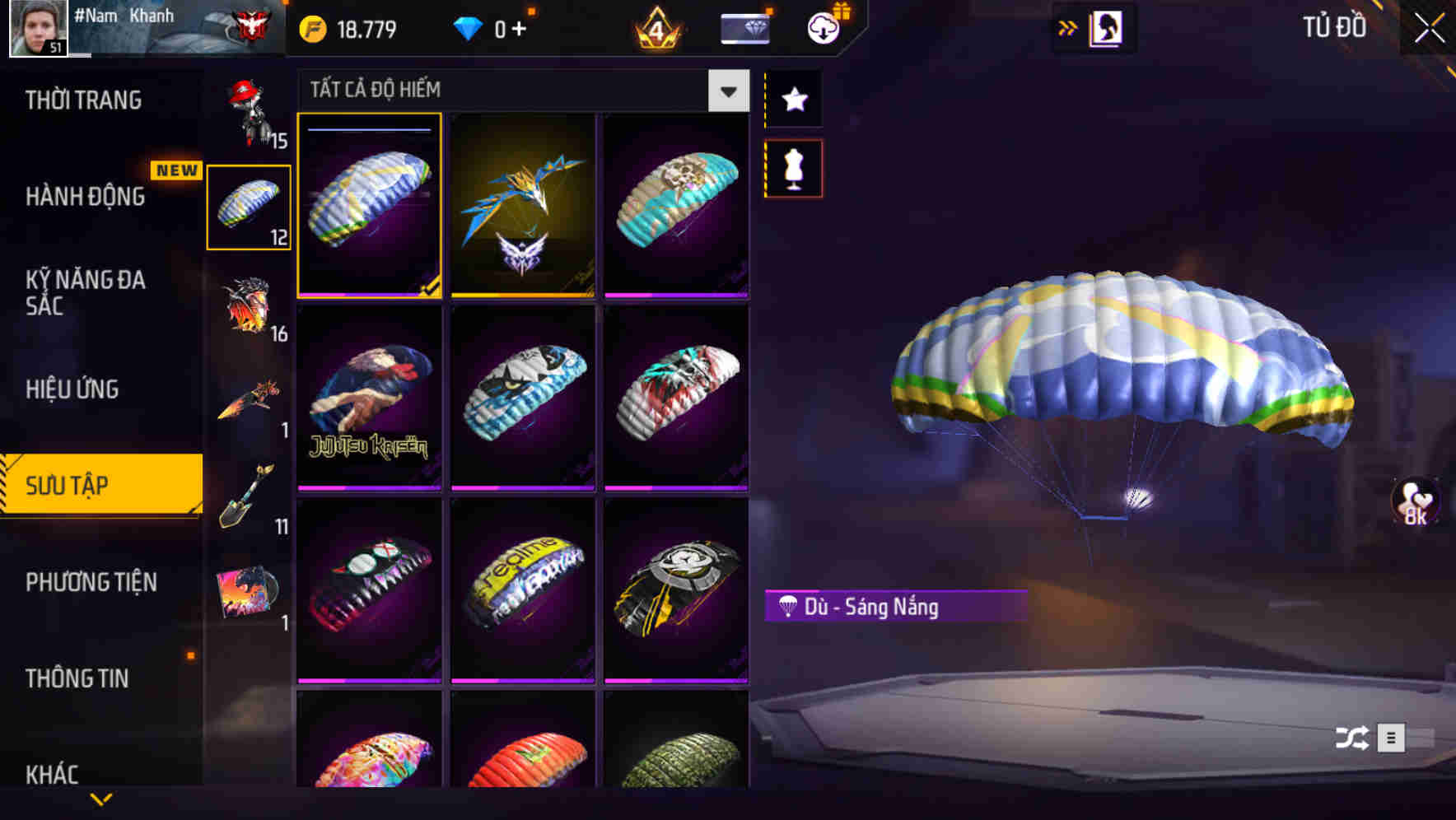Open the membership card icon in top bar
The image size is (1456, 820).
coord(744,27)
